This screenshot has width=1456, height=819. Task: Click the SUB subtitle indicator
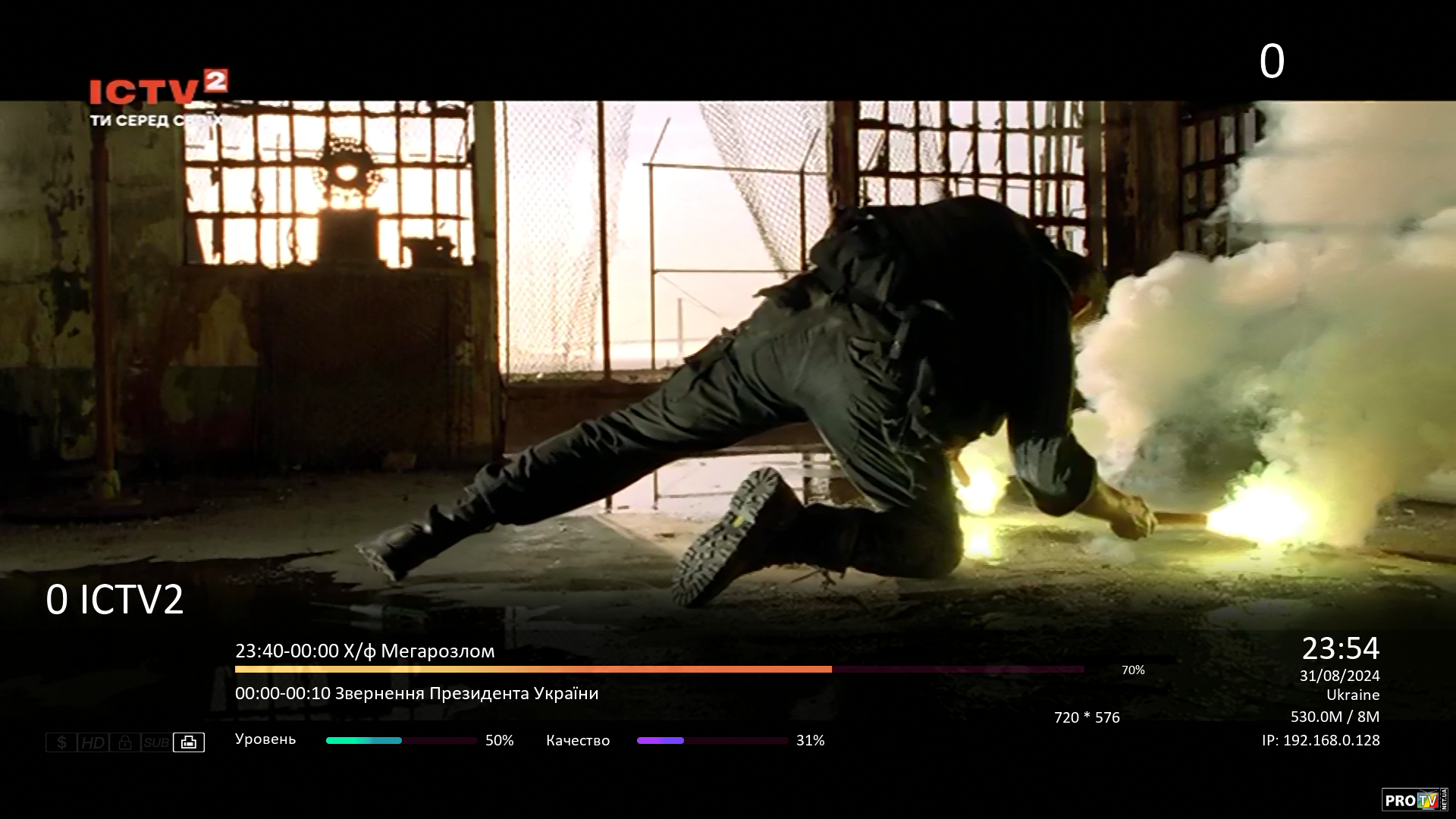point(156,742)
